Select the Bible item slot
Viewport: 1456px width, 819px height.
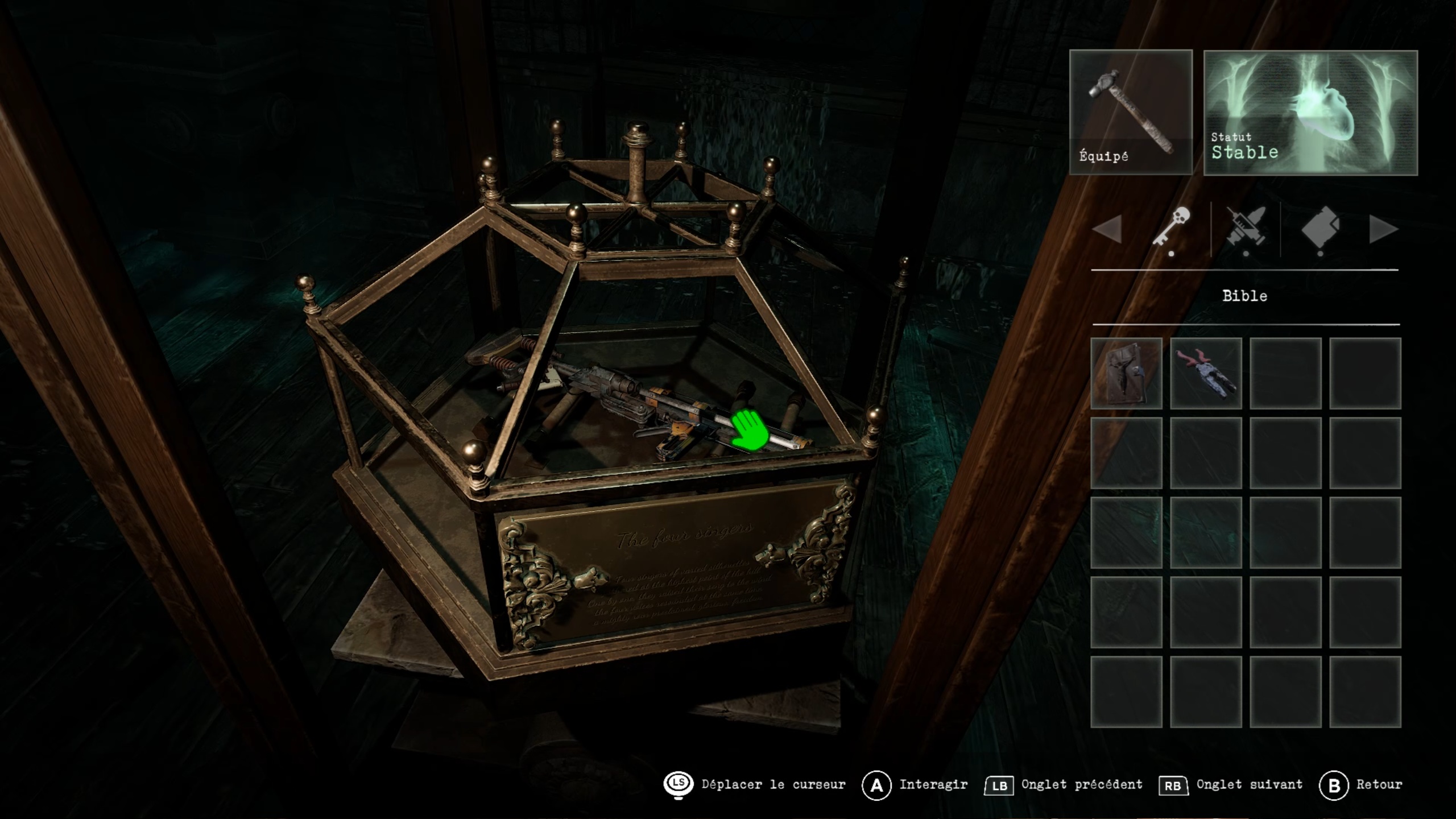tap(1126, 373)
